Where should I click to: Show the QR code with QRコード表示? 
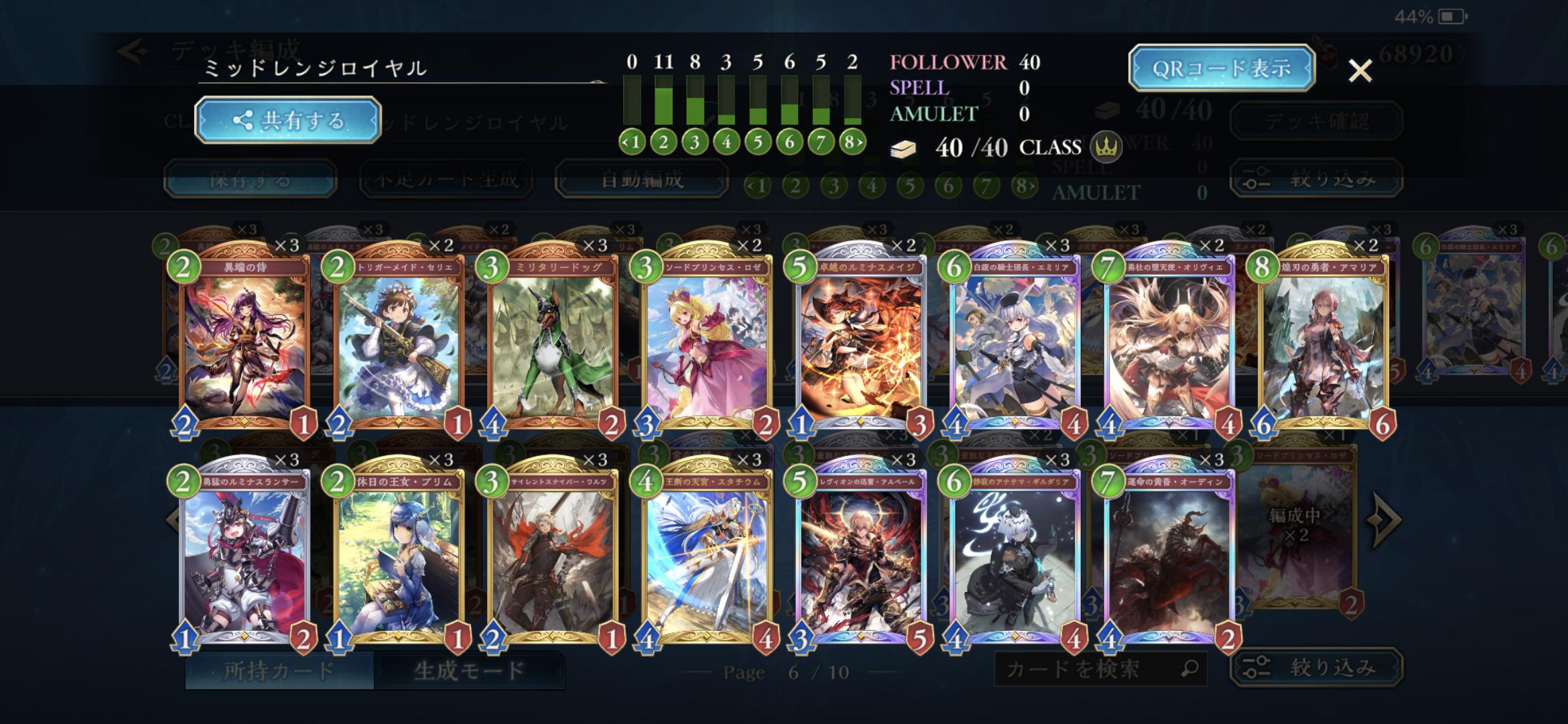point(1221,68)
